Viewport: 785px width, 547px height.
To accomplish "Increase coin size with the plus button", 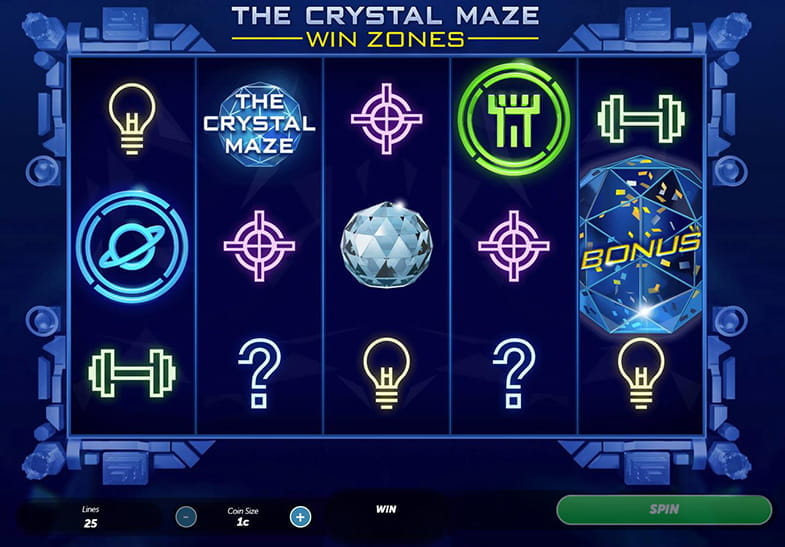I will pyautogui.click(x=299, y=517).
